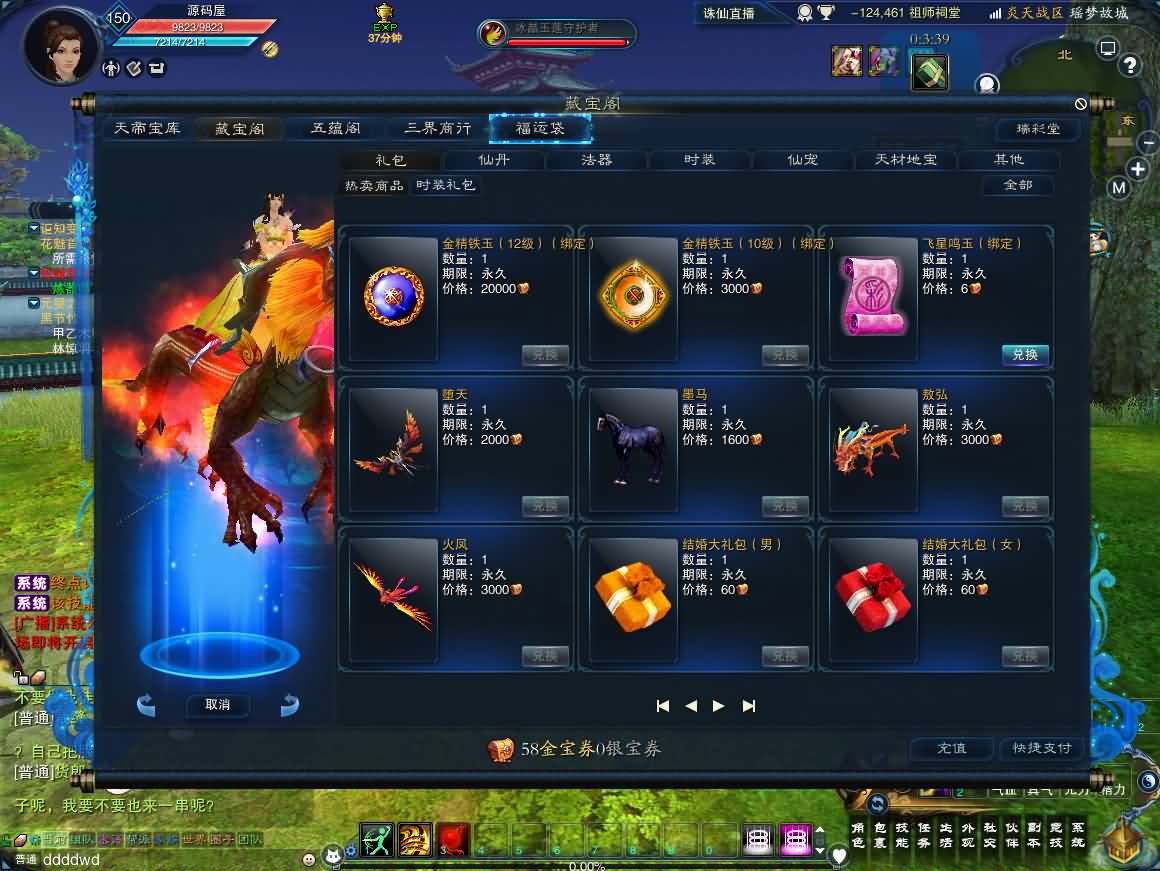Screen dimensions: 1160x871
Task: Choose the 结婚大礼包(女) red gift box
Action: (873, 596)
